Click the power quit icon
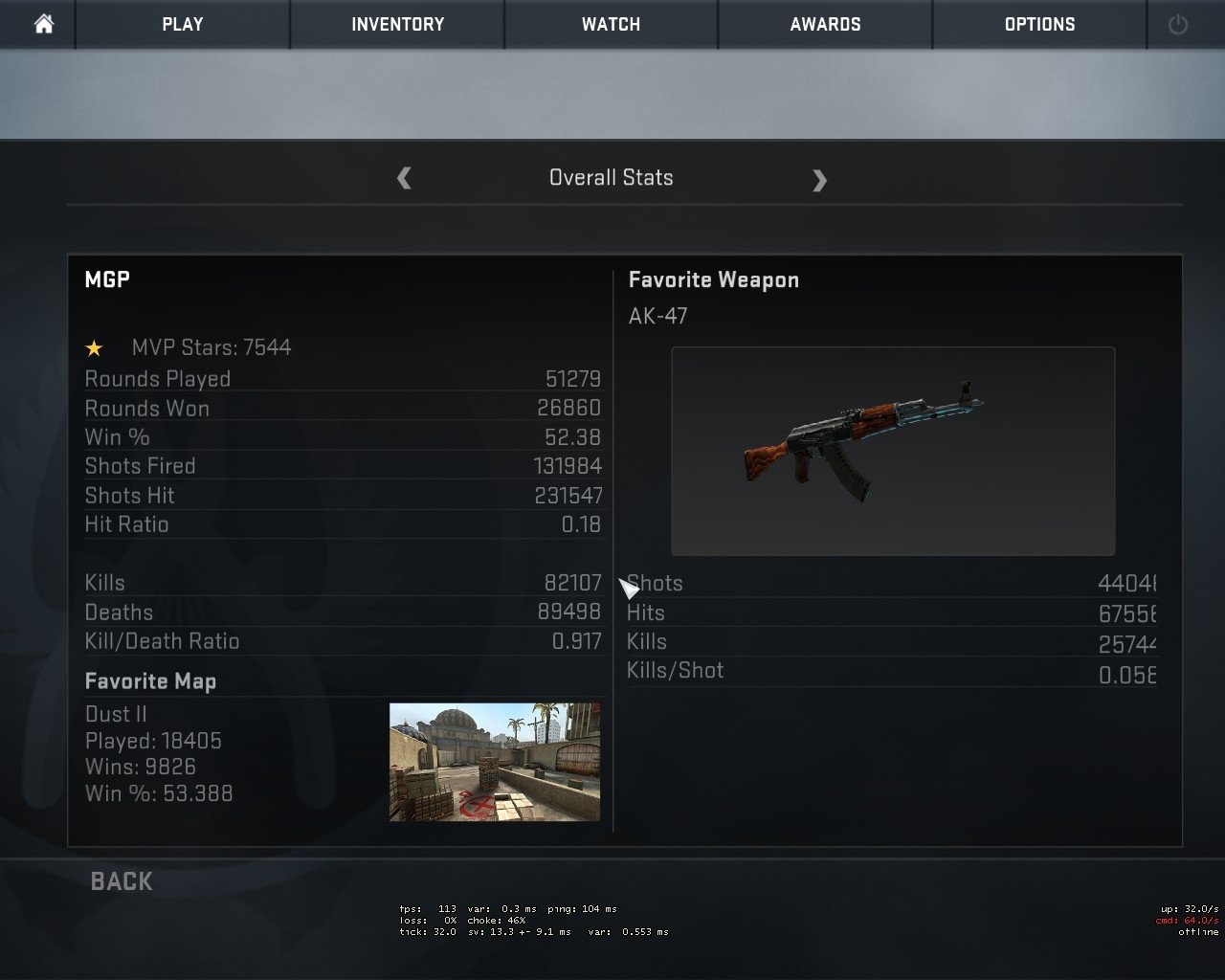 pos(1178,25)
